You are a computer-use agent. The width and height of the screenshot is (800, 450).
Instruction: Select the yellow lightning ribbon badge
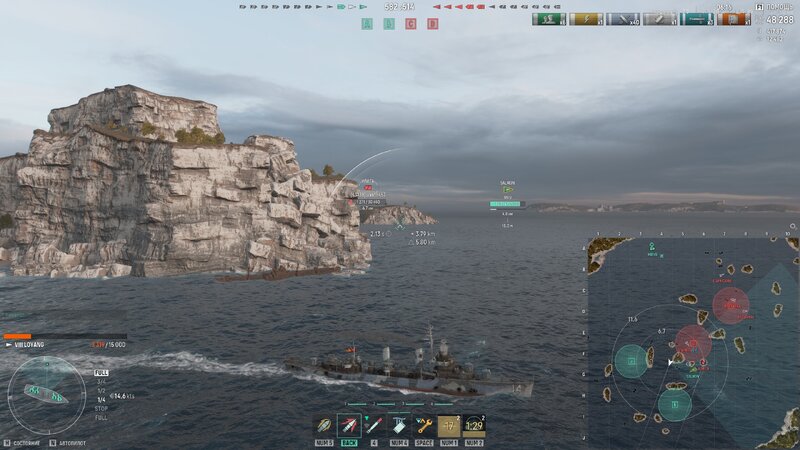point(586,19)
